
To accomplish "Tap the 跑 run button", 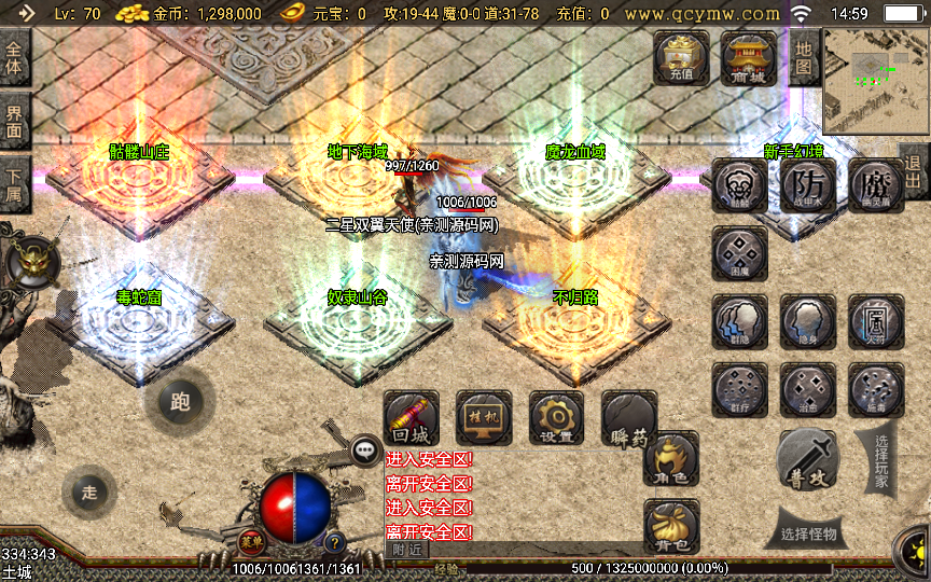I will [180, 402].
